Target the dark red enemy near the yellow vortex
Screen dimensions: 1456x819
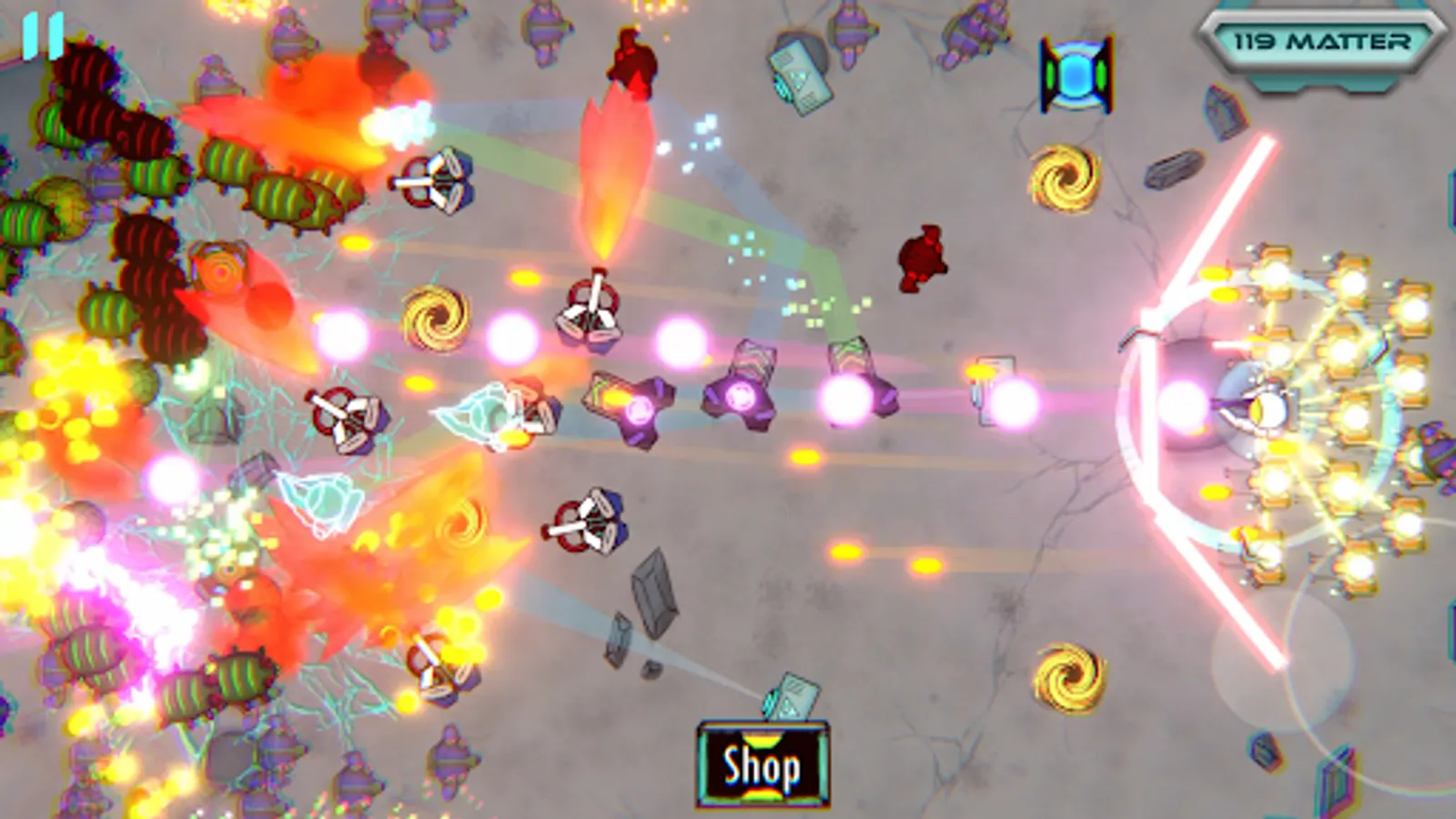pos(921,259)
